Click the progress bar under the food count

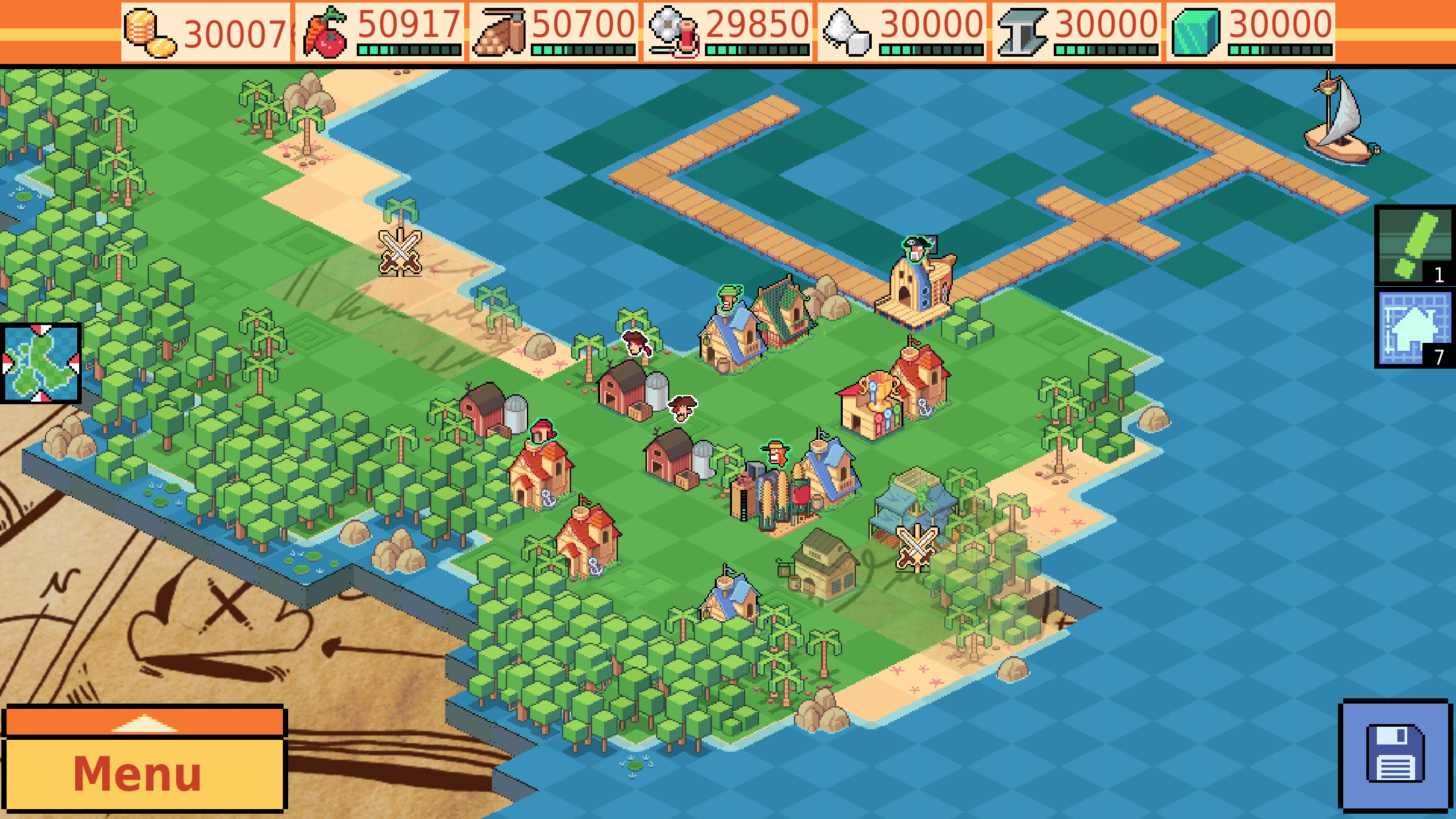click(409, 48)
